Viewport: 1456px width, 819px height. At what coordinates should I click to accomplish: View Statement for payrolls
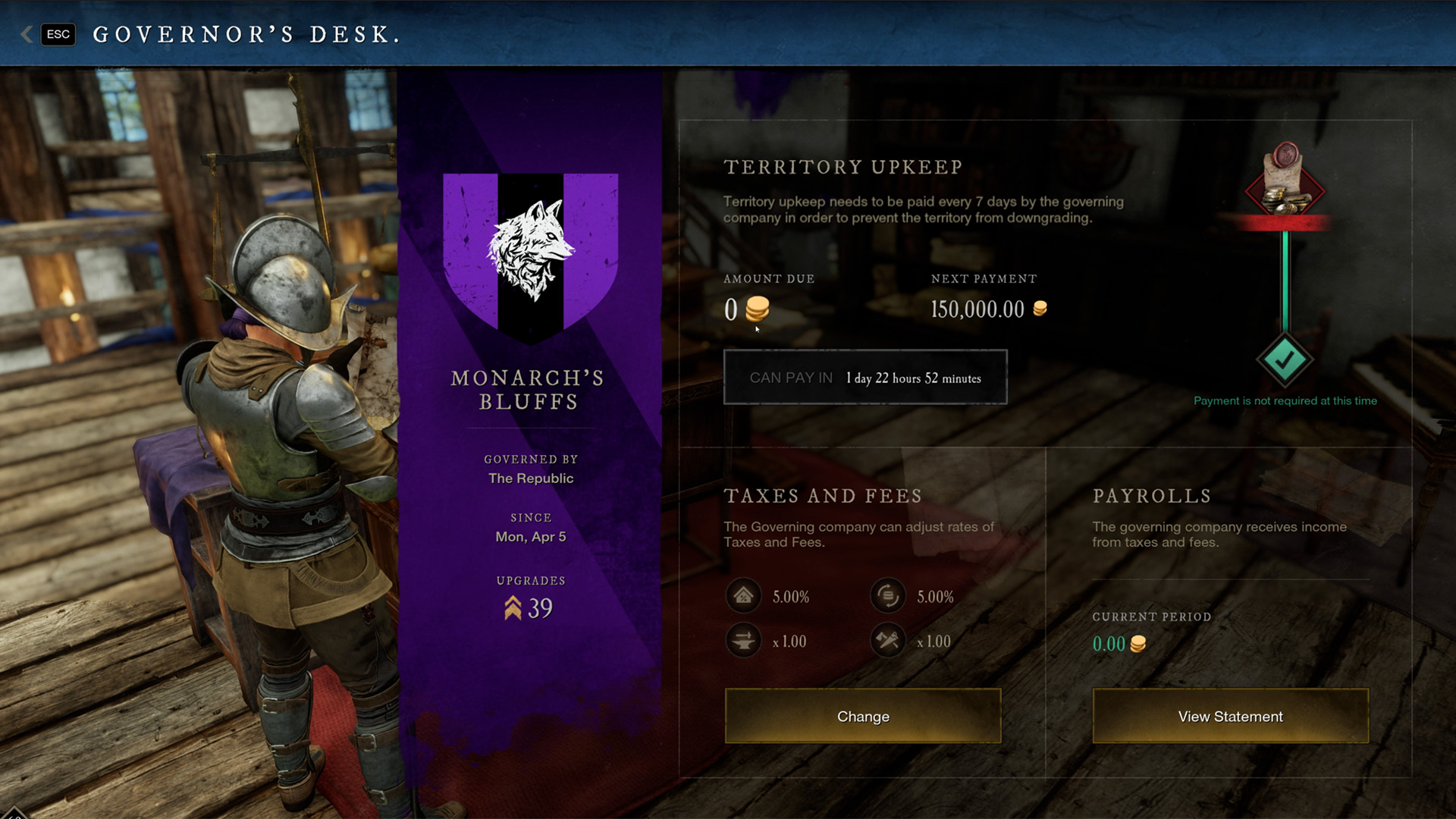point(1230,716)
